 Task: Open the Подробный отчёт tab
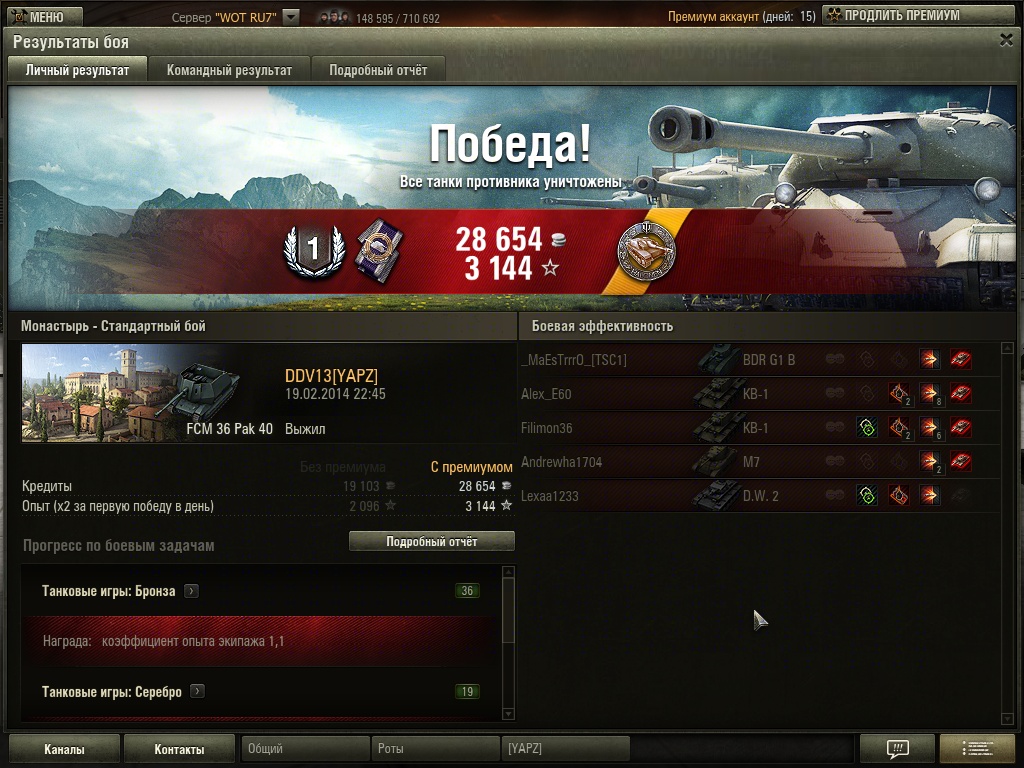[x=378, y=70]
